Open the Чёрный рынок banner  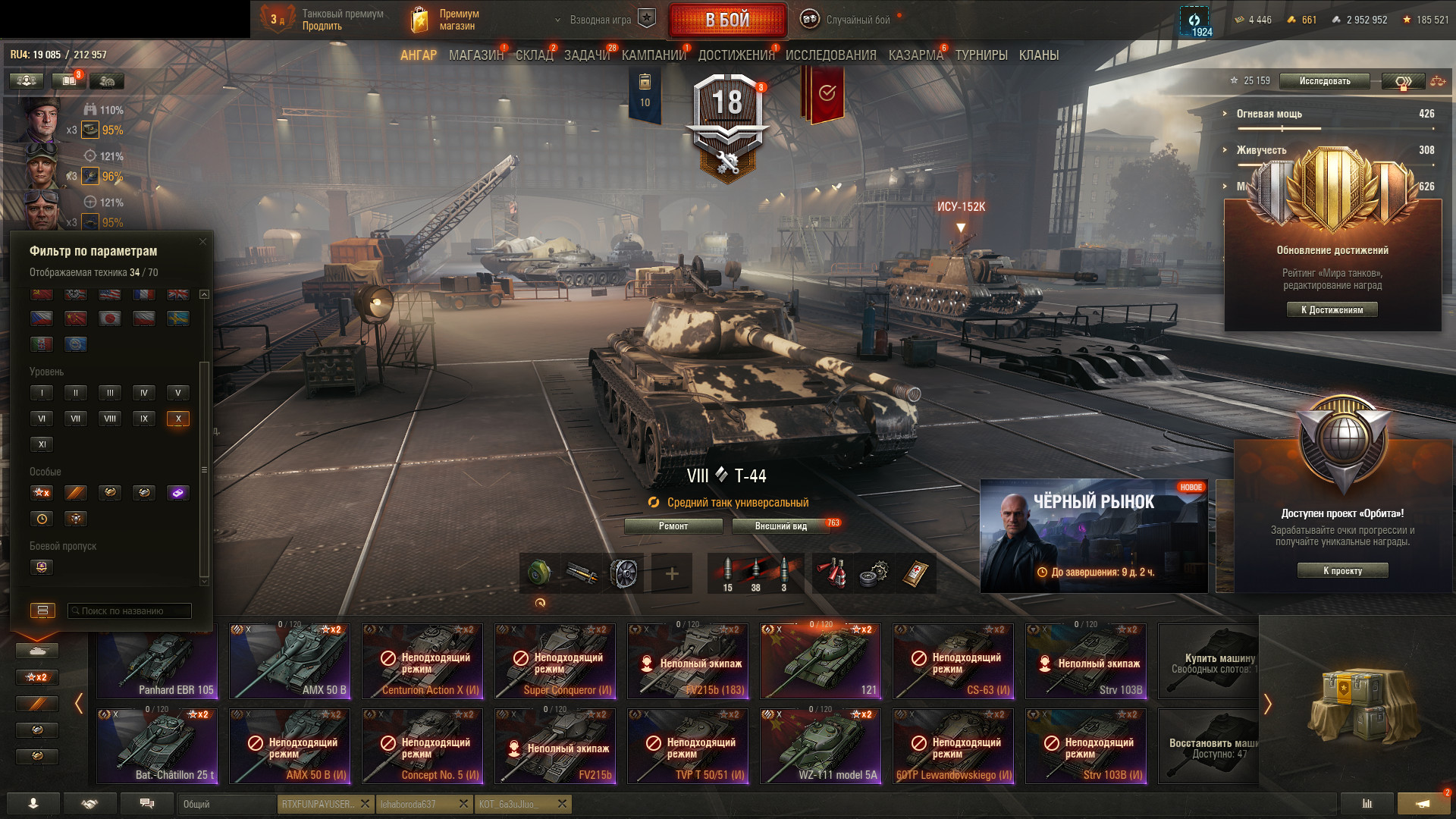(1094, 535)
